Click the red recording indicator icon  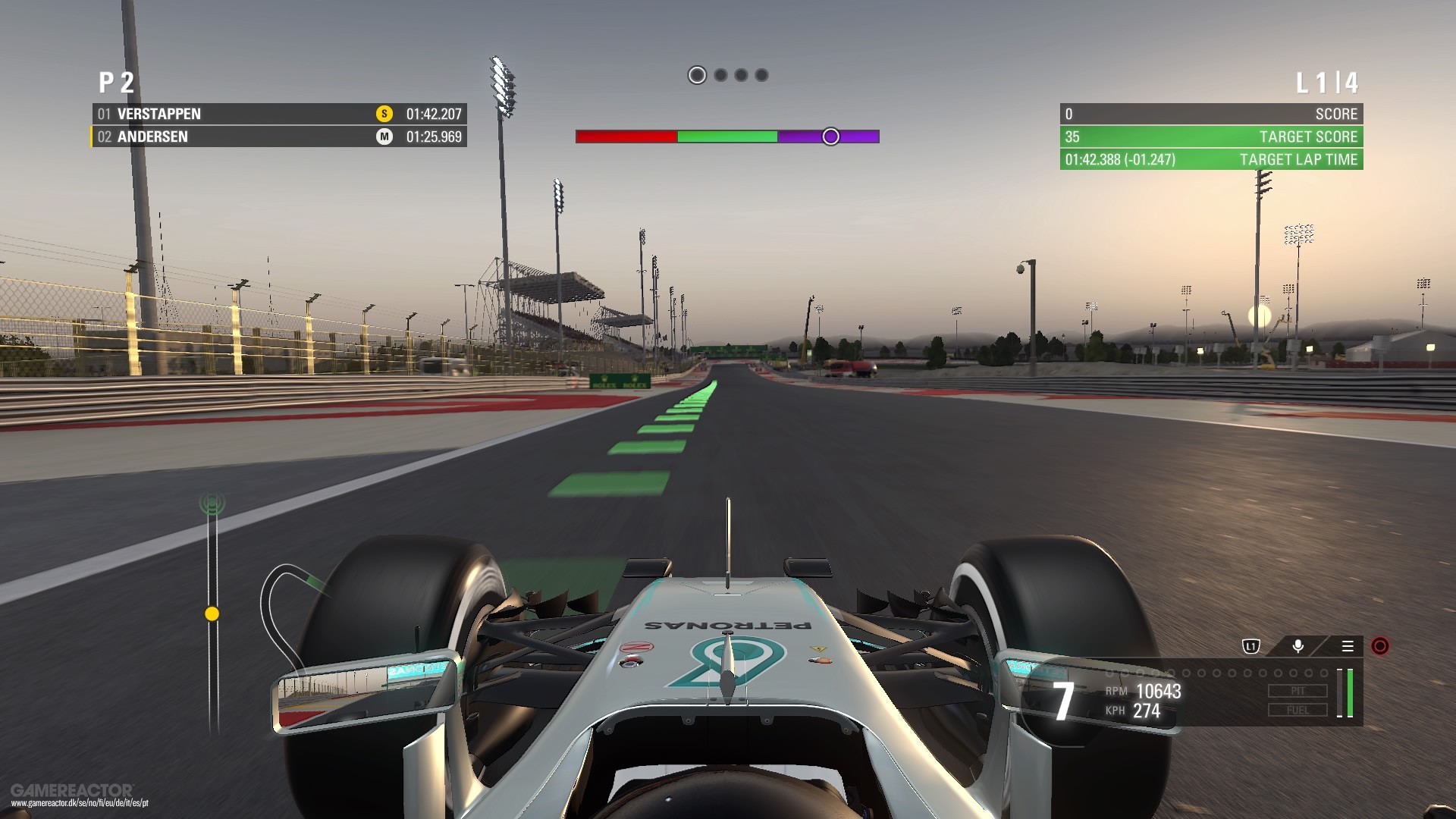(x=1379, y=646)
